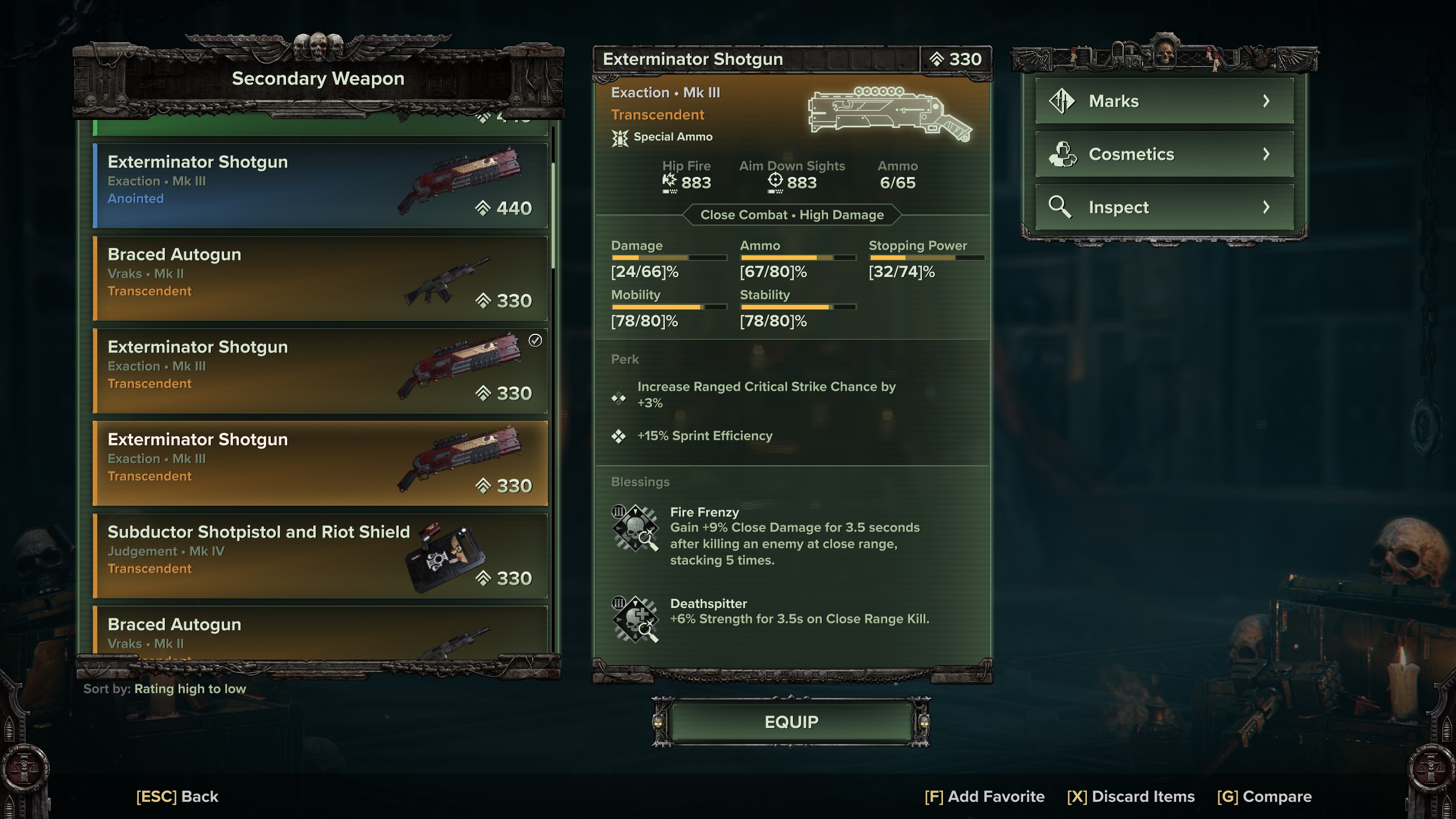Change Sort by Rating high to low
Image resolution: width=1456 pixels, height=819 pixels.
(x=164, y=688)
